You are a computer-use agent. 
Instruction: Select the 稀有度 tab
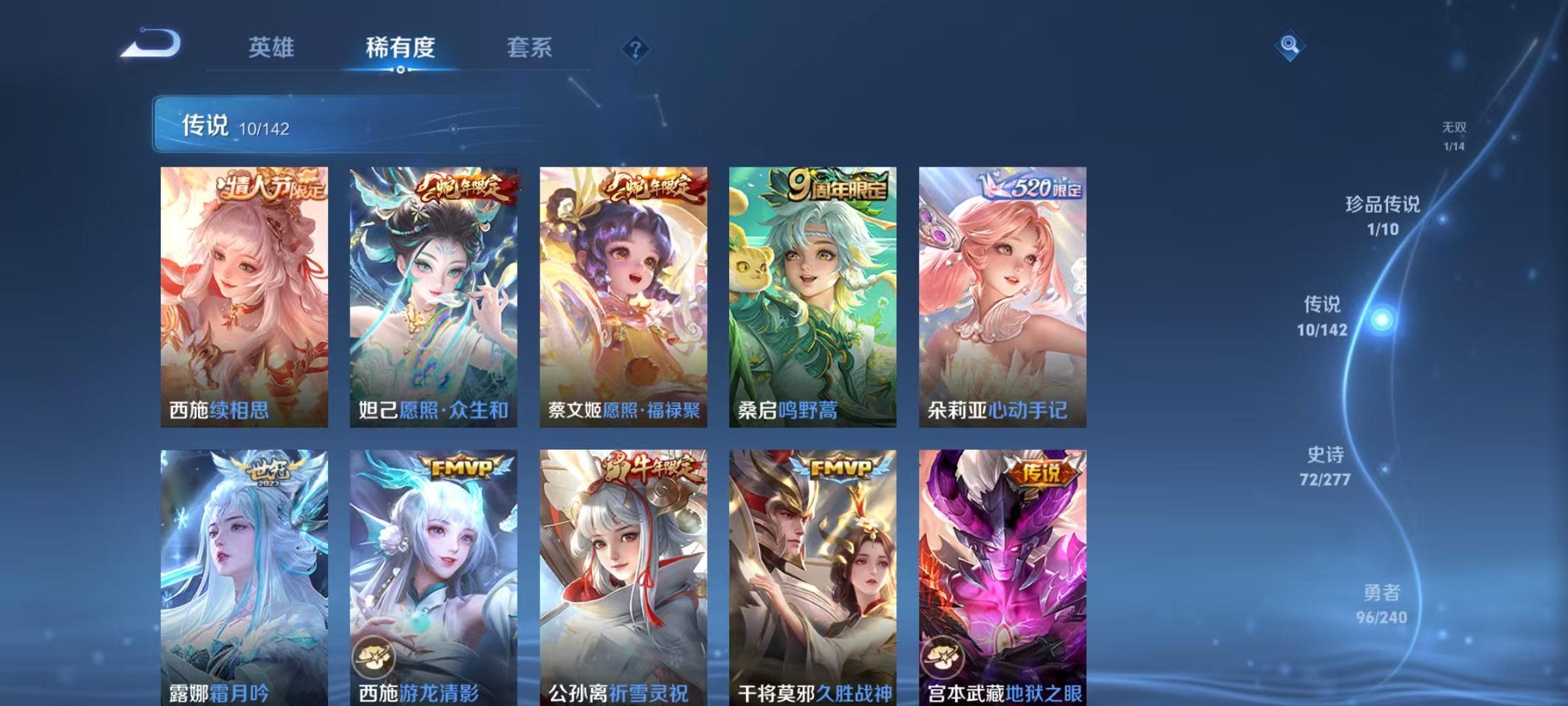[x=400, y=48]
